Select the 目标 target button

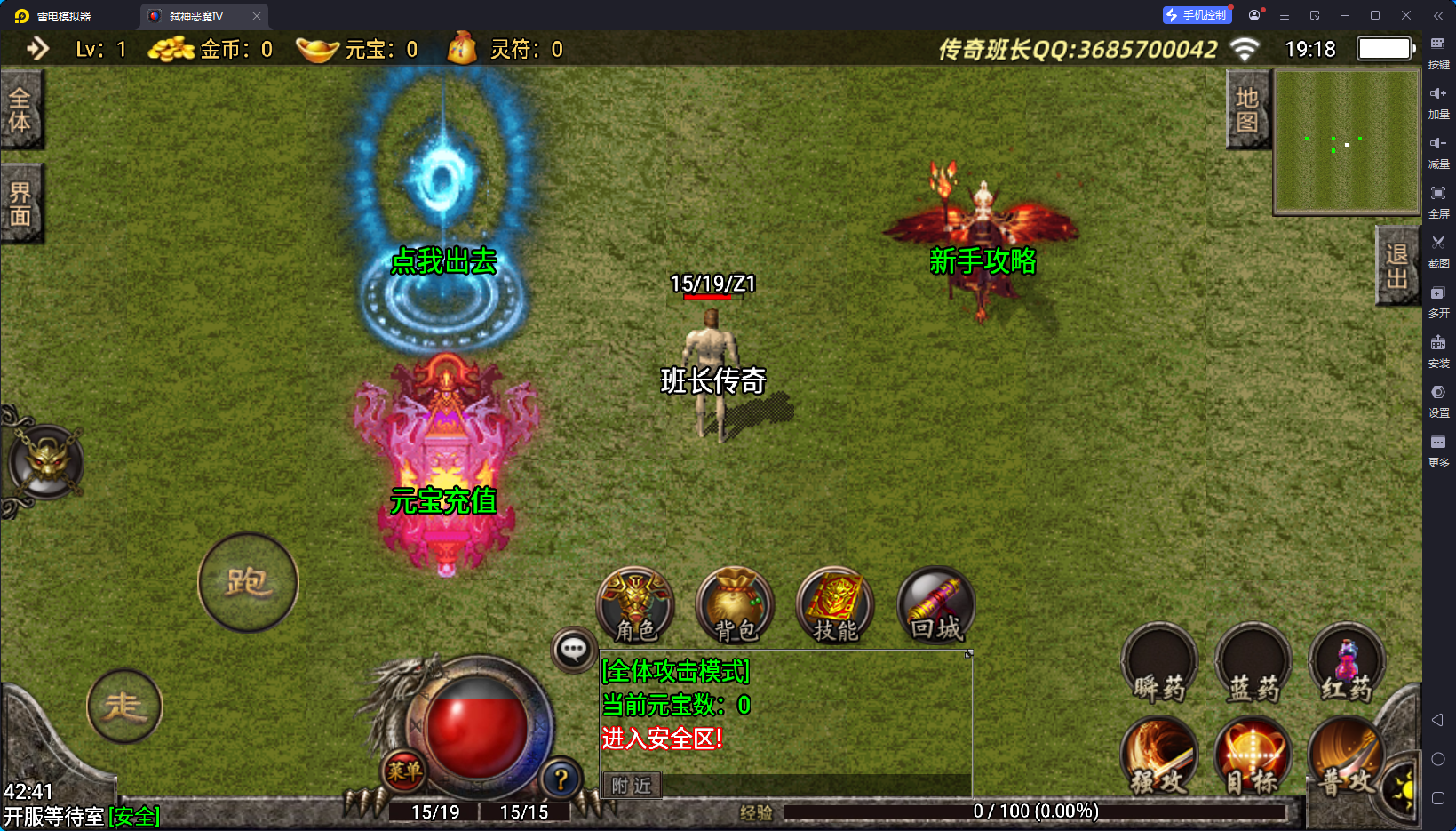pyautogui.click(x=1253, y=757)
